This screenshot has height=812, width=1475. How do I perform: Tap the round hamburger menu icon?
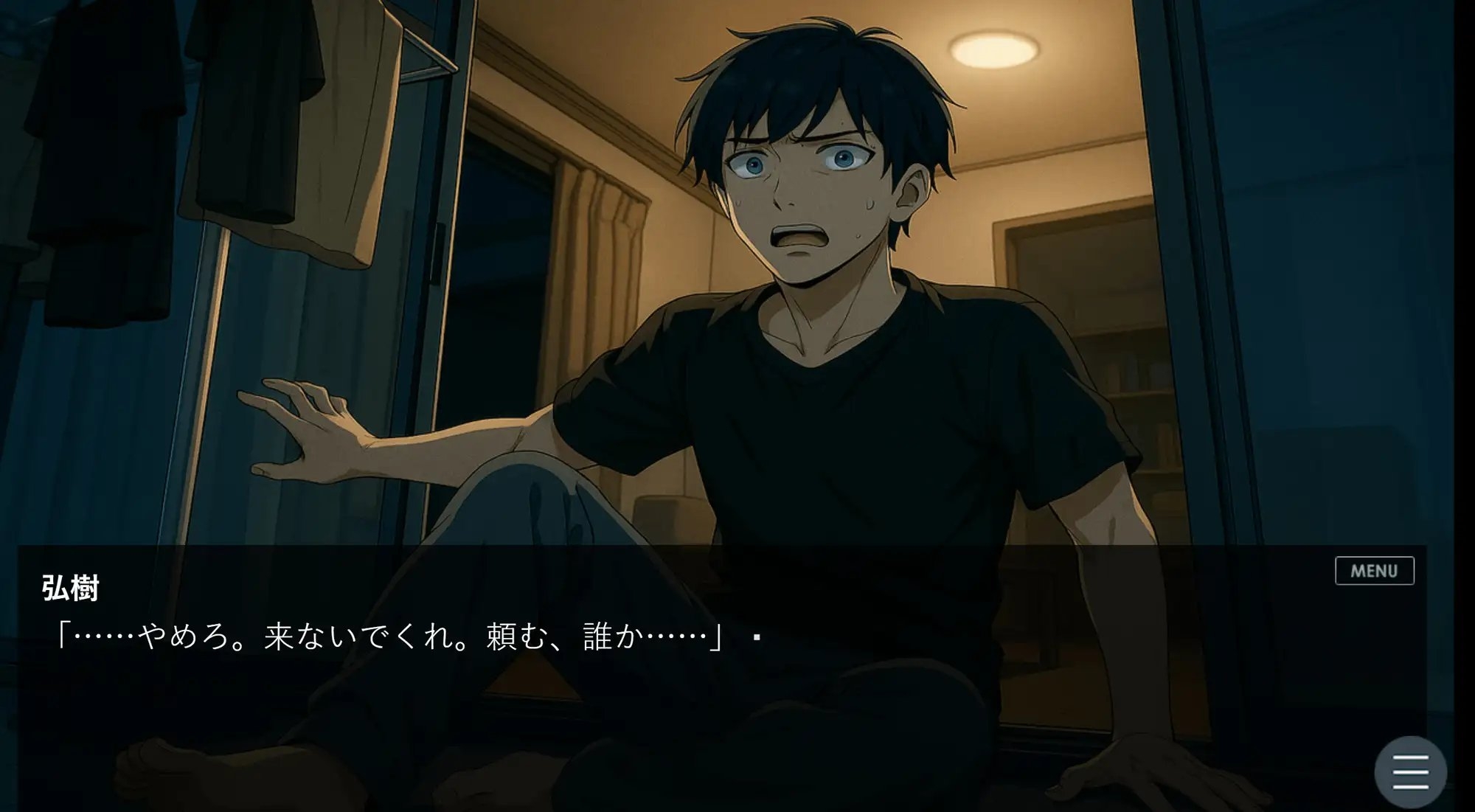pyautogui.click(x=1410, y=772)
